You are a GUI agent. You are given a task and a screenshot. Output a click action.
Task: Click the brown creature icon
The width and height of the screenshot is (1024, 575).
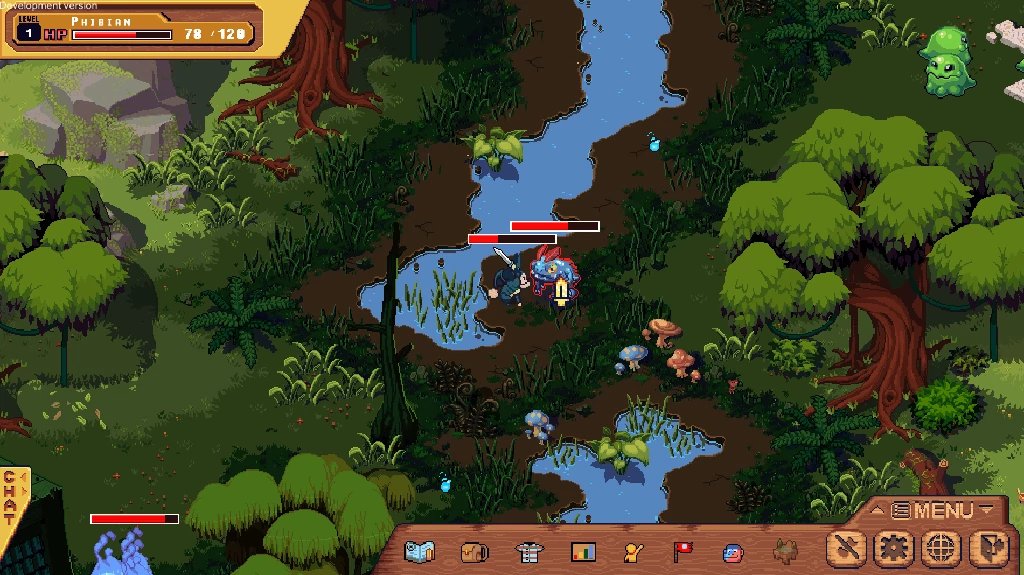(787, 550)
